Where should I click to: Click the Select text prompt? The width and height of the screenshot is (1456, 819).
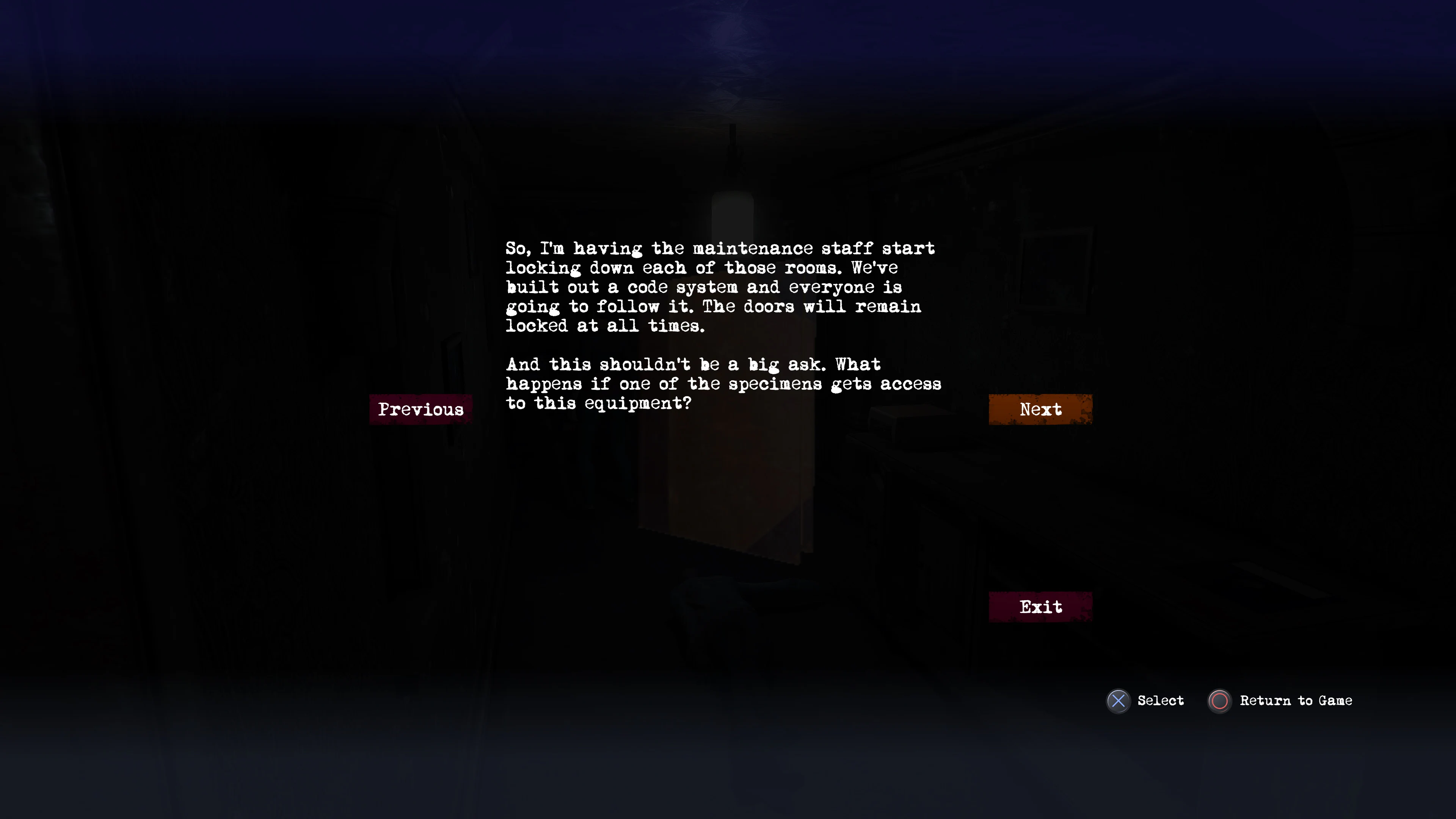[1161, 701]
